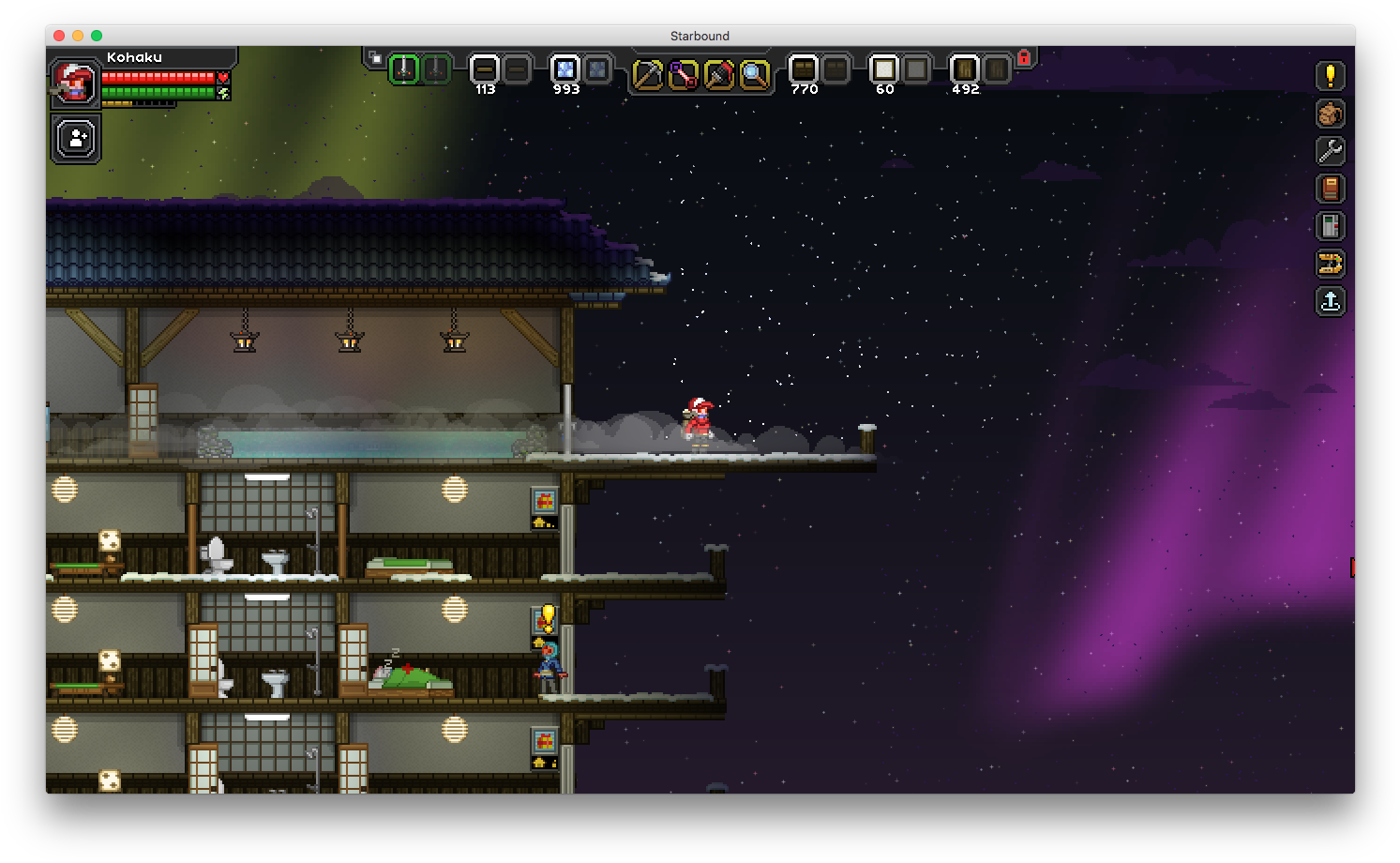This screenshot has height=863, width=1400.
Task: Open the MM upgrade device panel
Action: pos(1330,226)
